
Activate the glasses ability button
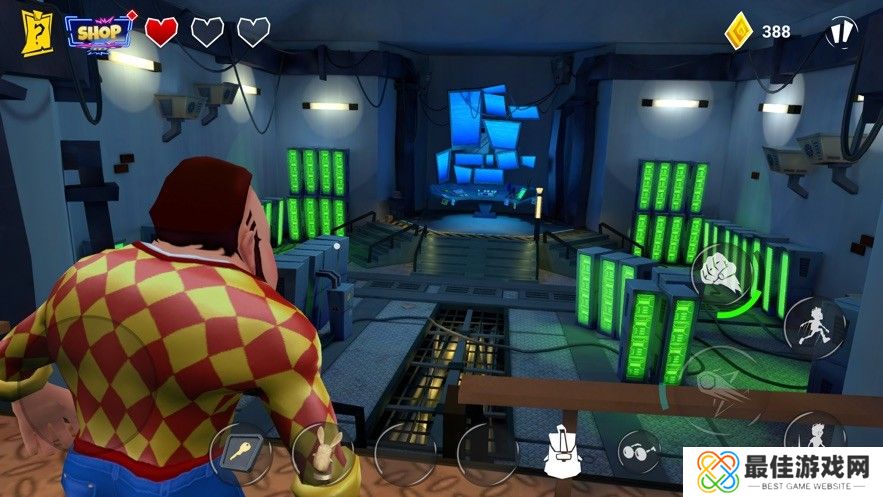[639, 451]
